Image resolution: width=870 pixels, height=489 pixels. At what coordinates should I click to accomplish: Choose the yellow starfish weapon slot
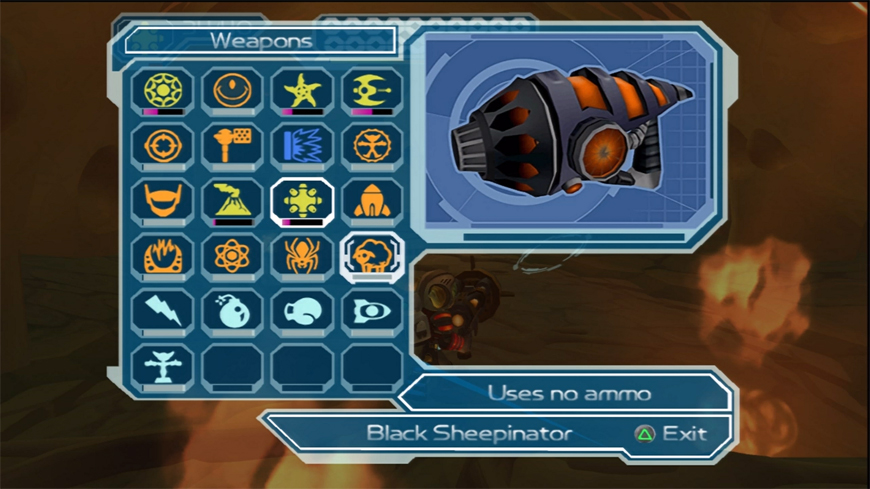tap(302, 91)
